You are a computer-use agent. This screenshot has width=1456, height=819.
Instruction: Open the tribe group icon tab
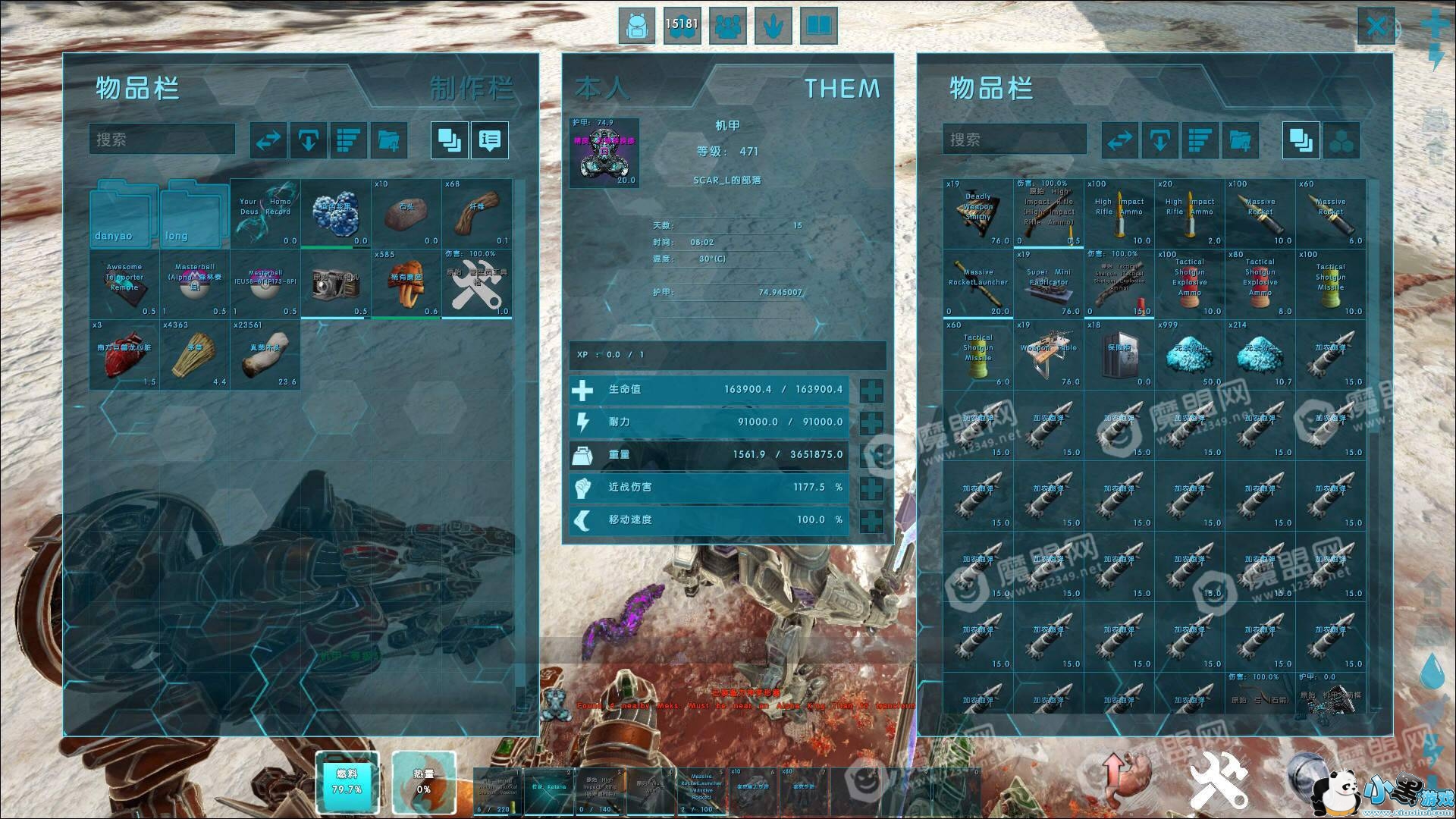pos(727,27)
